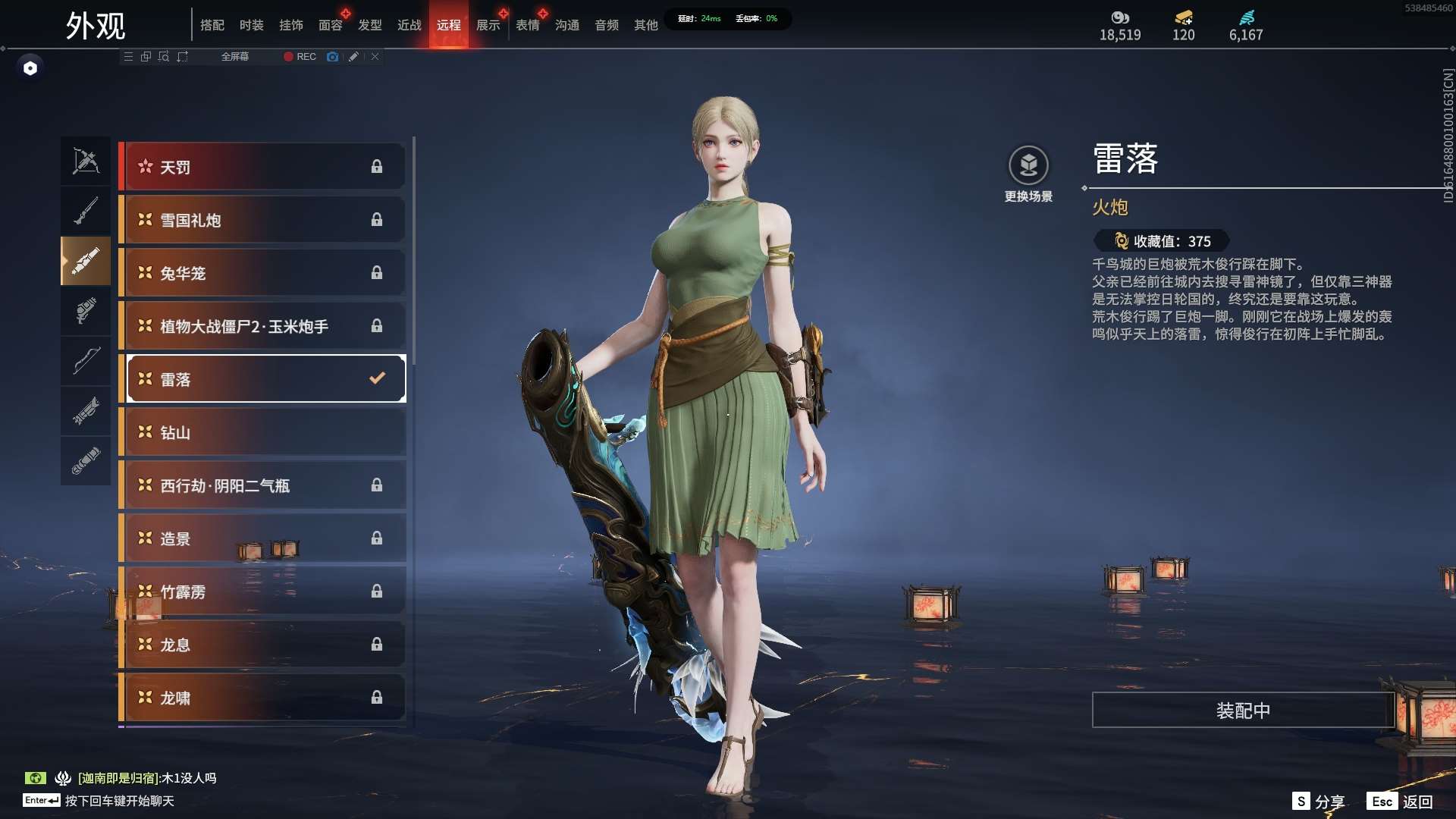Return using the 返回 button
This screenshot has width=1456, height=819.
(1400, 802)
